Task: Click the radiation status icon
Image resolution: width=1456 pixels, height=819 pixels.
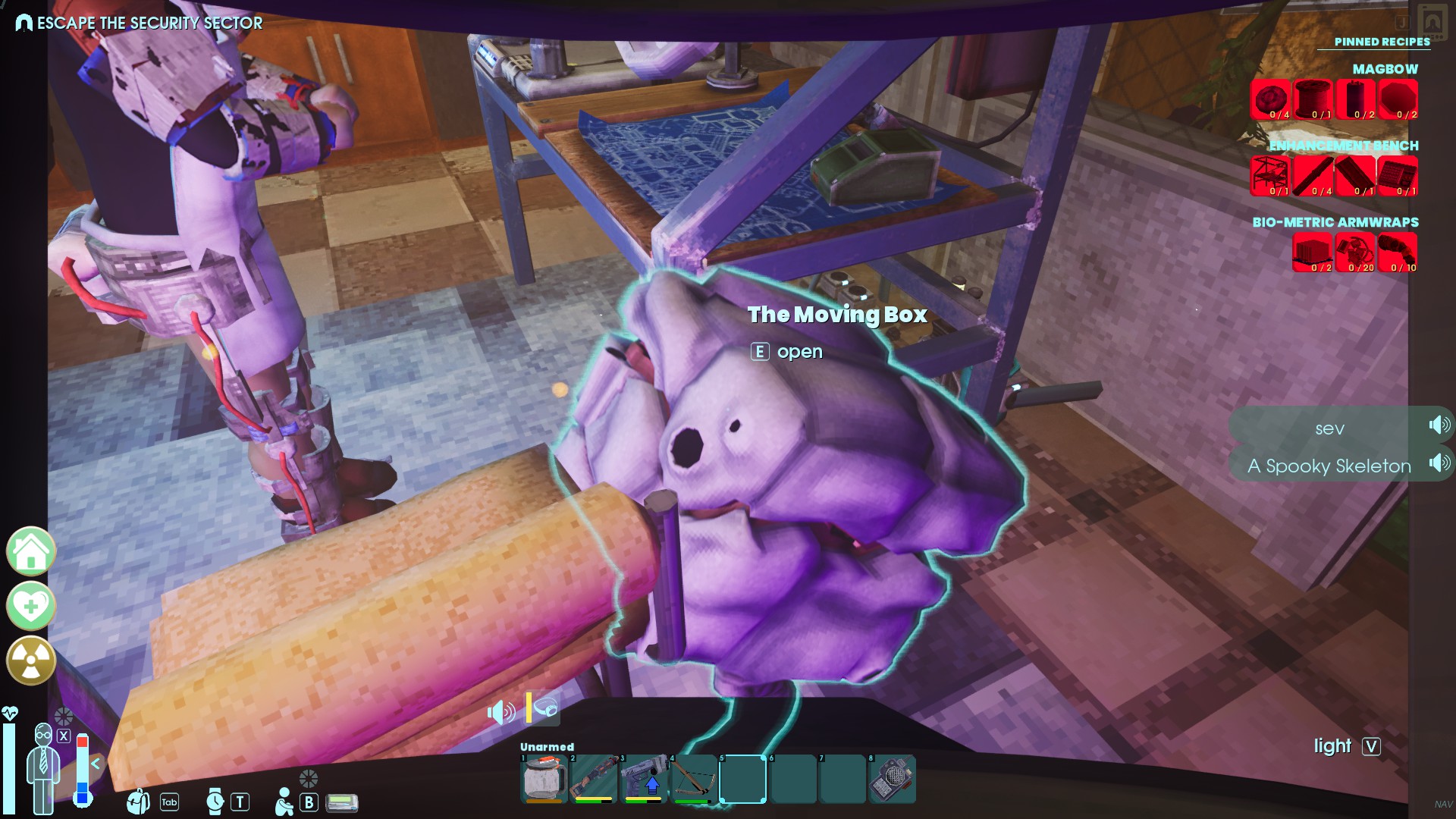Action: (x=31, y=661)
